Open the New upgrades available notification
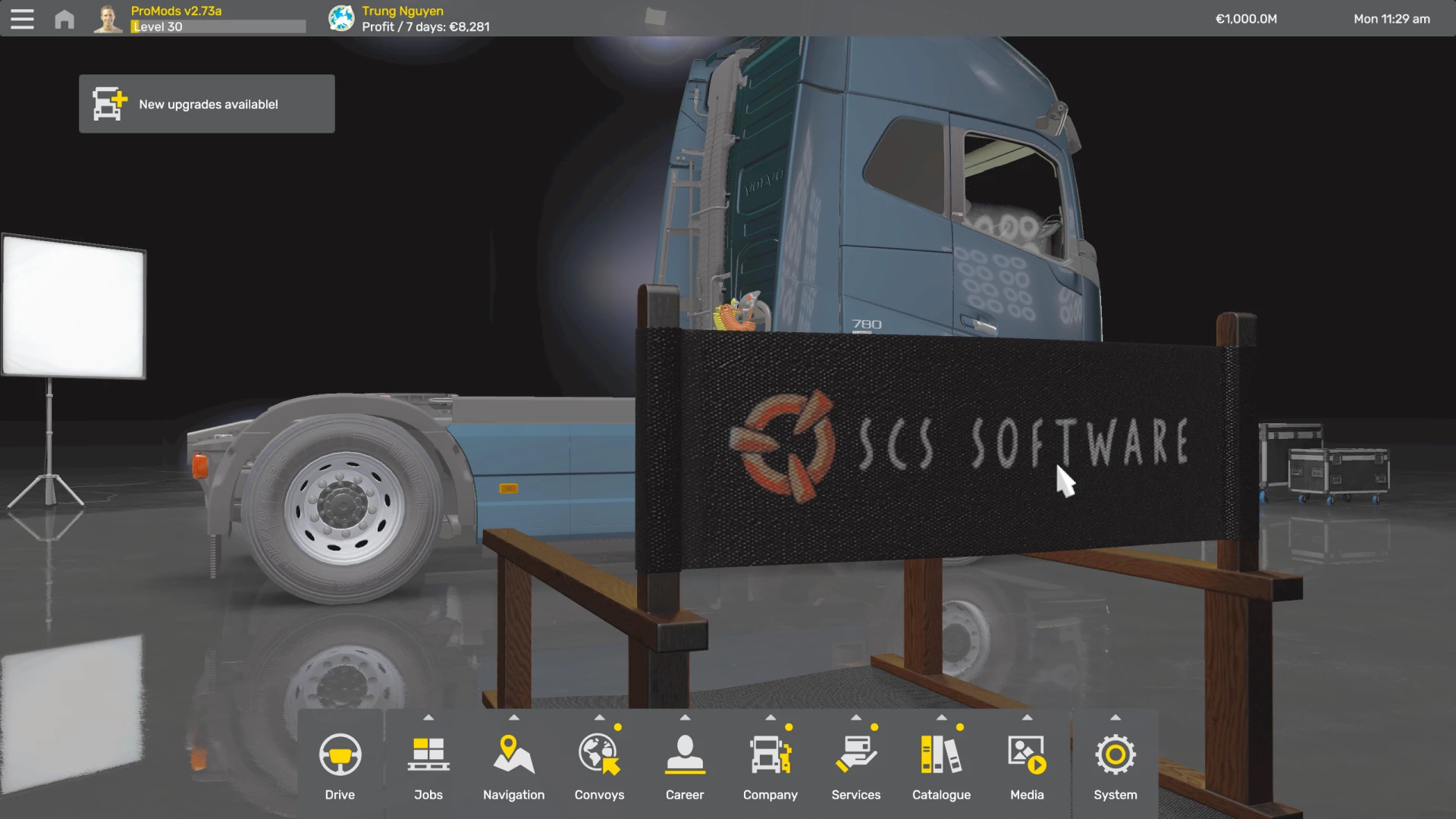Image resolution: width=1456 pixels, height=819 pixels. (206, 104)
